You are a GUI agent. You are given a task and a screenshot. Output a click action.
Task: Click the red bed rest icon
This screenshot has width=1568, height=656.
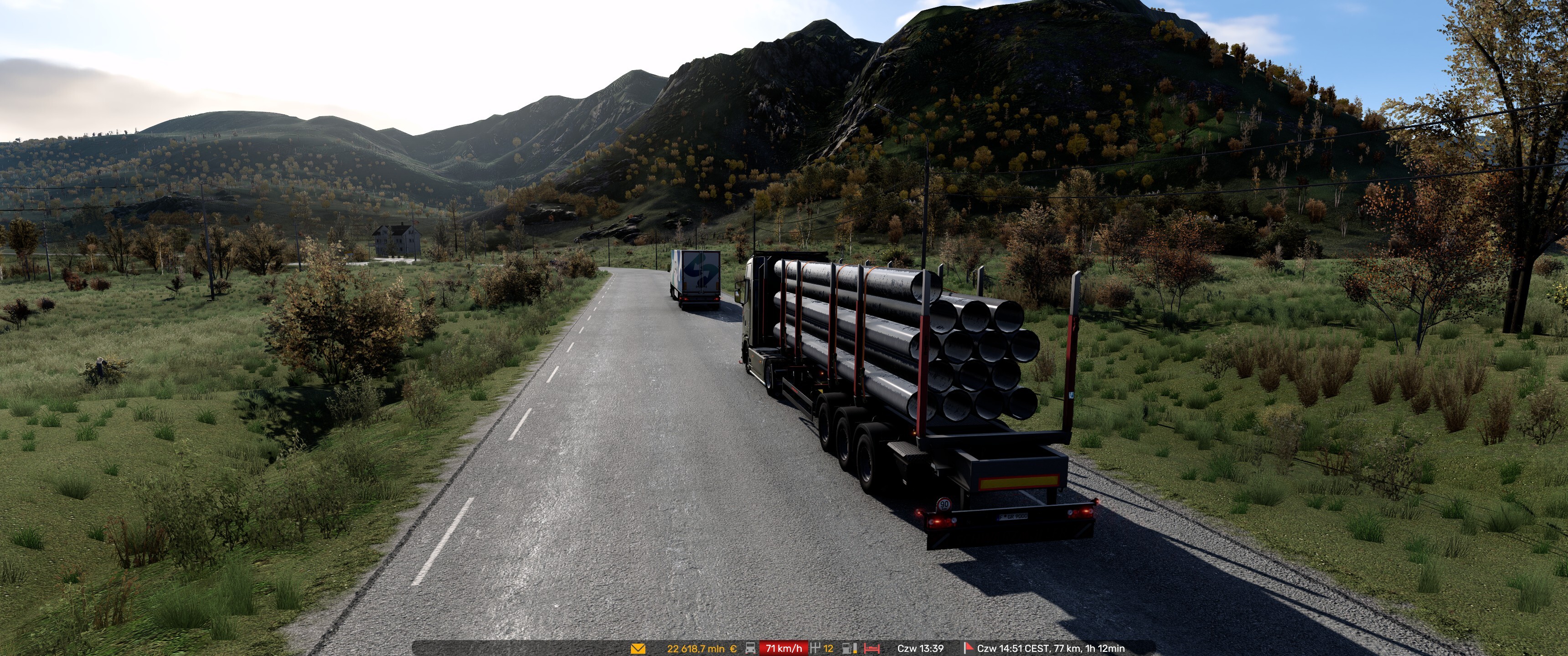[872, 649]
